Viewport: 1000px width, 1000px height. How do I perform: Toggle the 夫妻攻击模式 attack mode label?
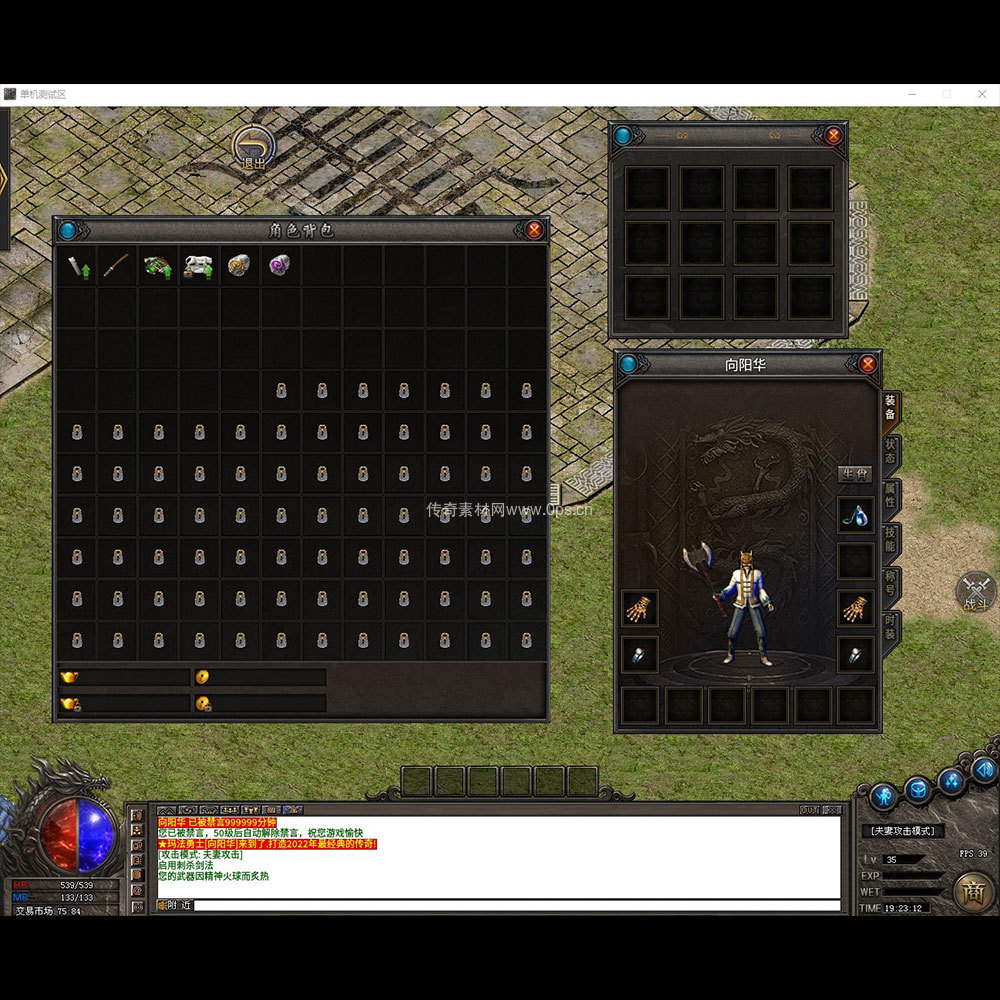pyautogui.click(x=901, y=831)
